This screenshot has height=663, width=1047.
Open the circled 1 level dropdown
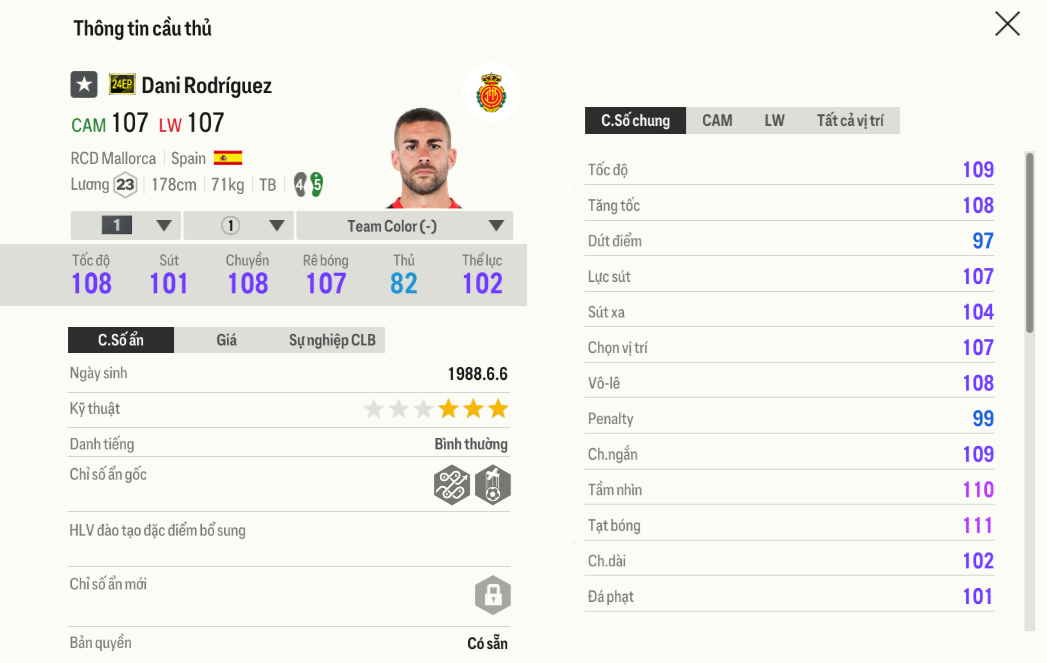click(239, 226)
